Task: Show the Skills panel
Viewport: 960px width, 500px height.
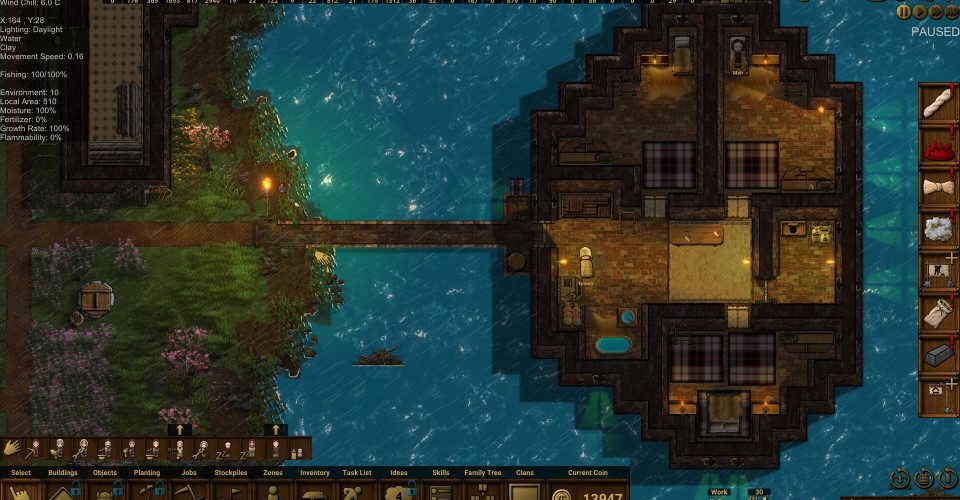Action: tap(440, 490)
